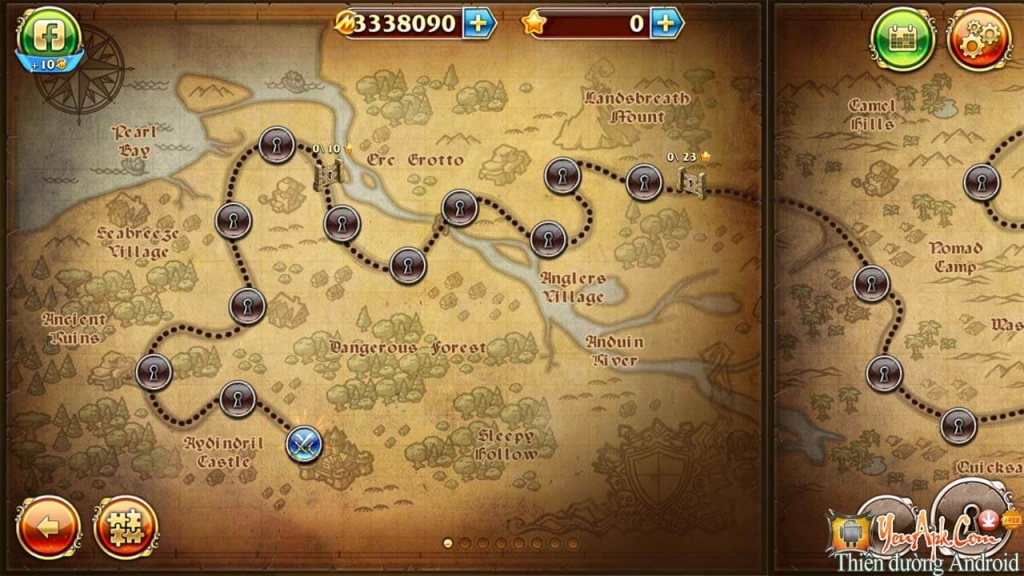
Task: Open the castle wall upgrades button
Action: [x=125, y=526]
